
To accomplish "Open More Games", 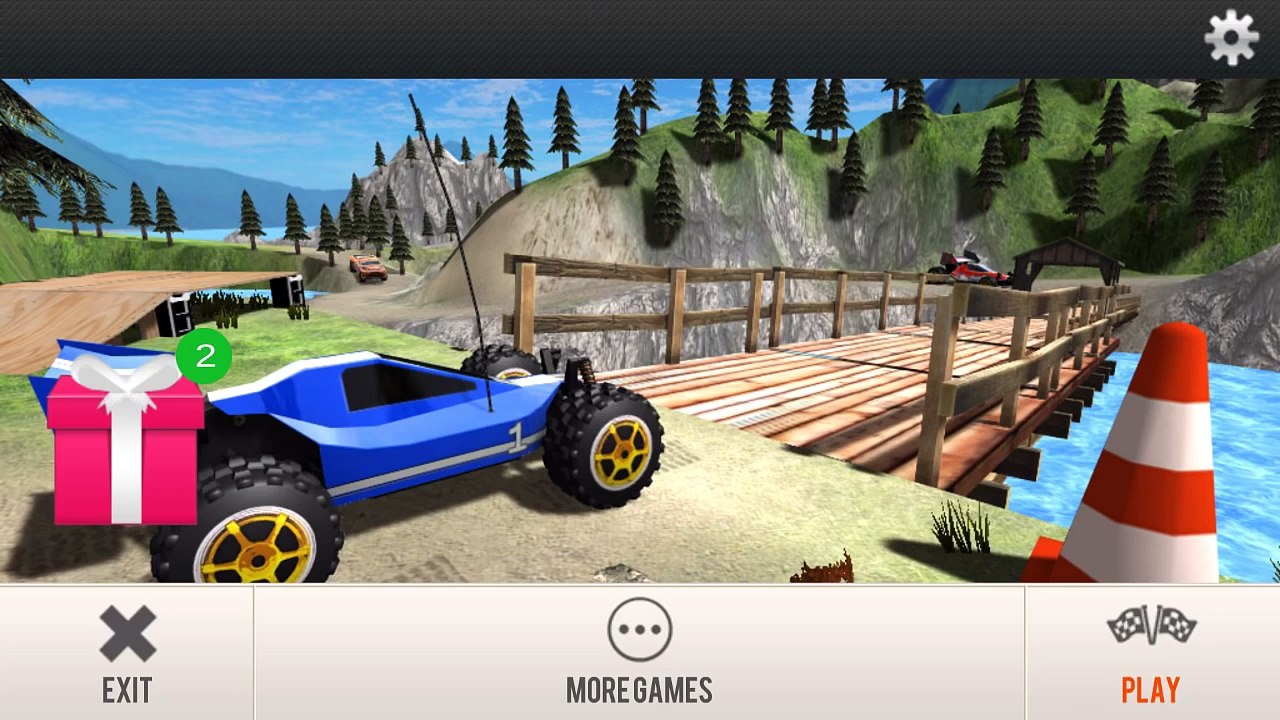I will (639, 653).
